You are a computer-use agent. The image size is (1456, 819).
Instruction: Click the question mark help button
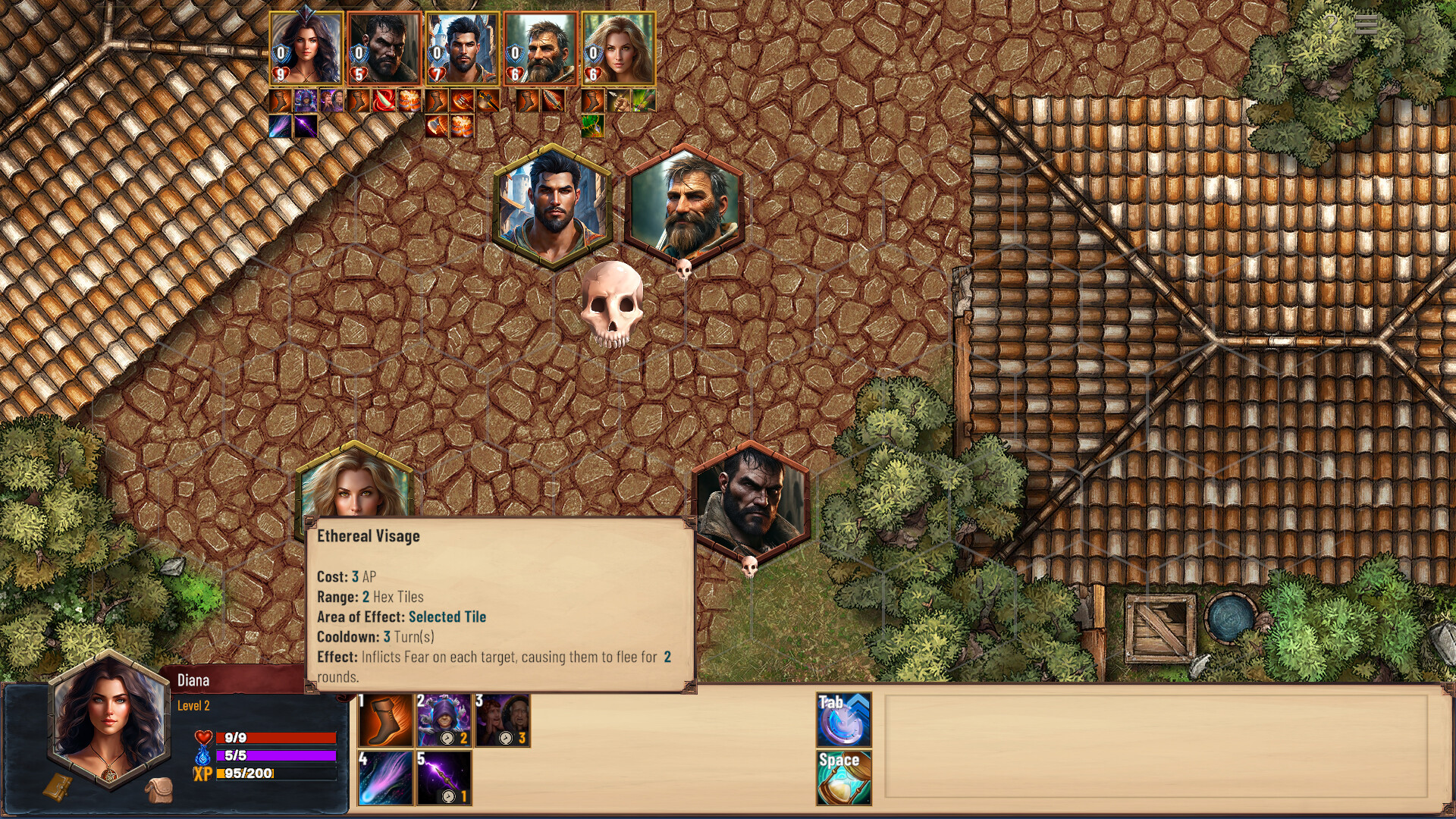click(x=1330, y=24)
